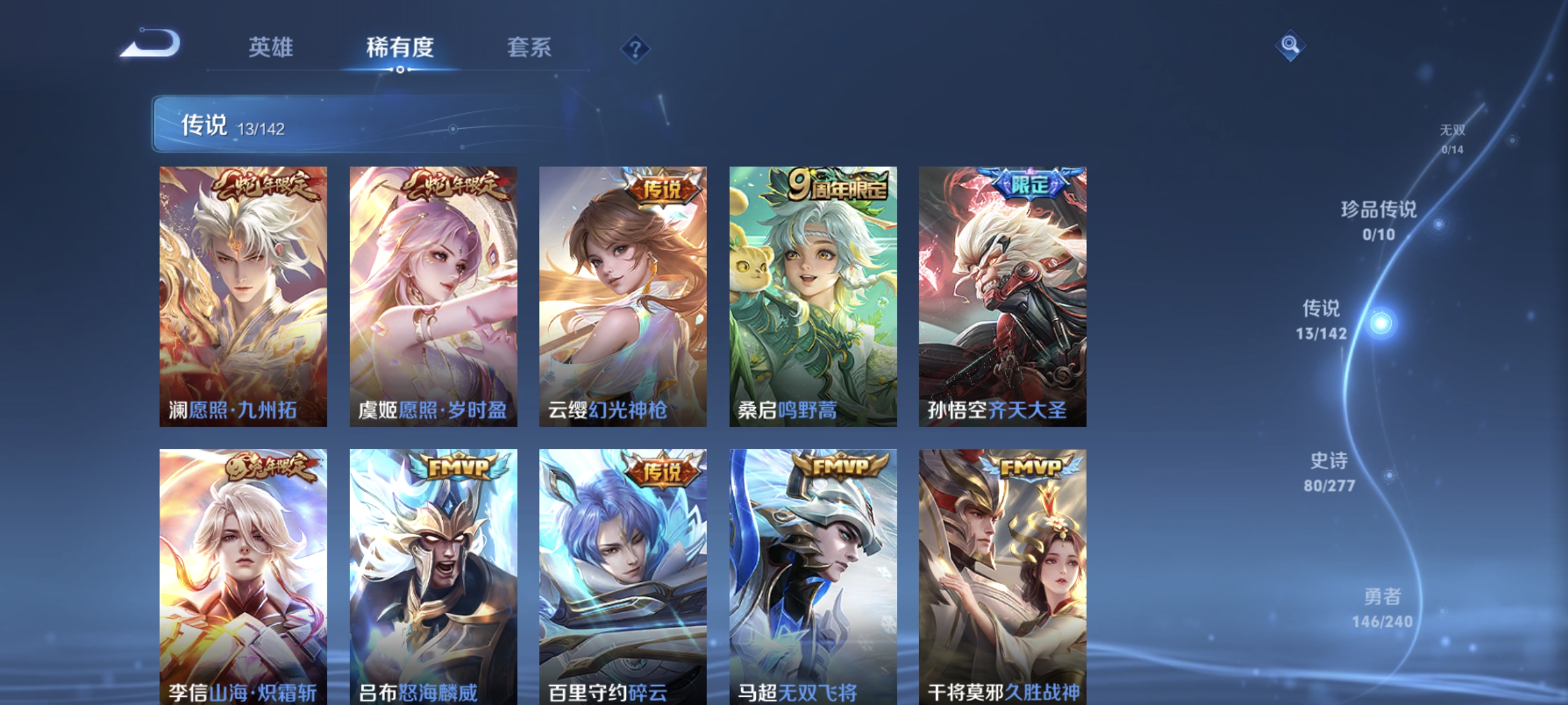Open the search magnifier at top right
1568x705 pixels.
click(1290, 45)
